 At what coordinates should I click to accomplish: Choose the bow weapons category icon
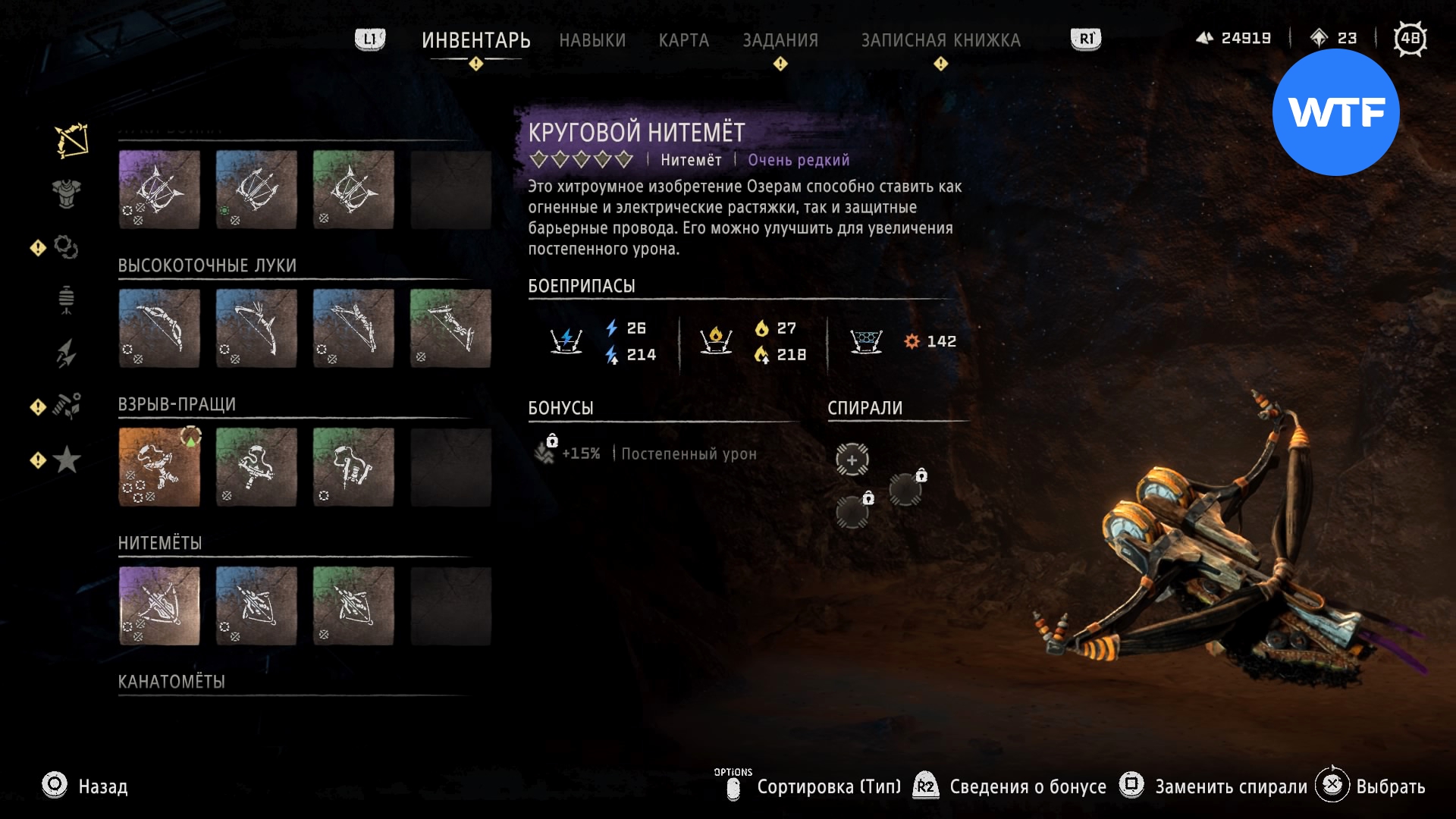[x=71, y=141]
